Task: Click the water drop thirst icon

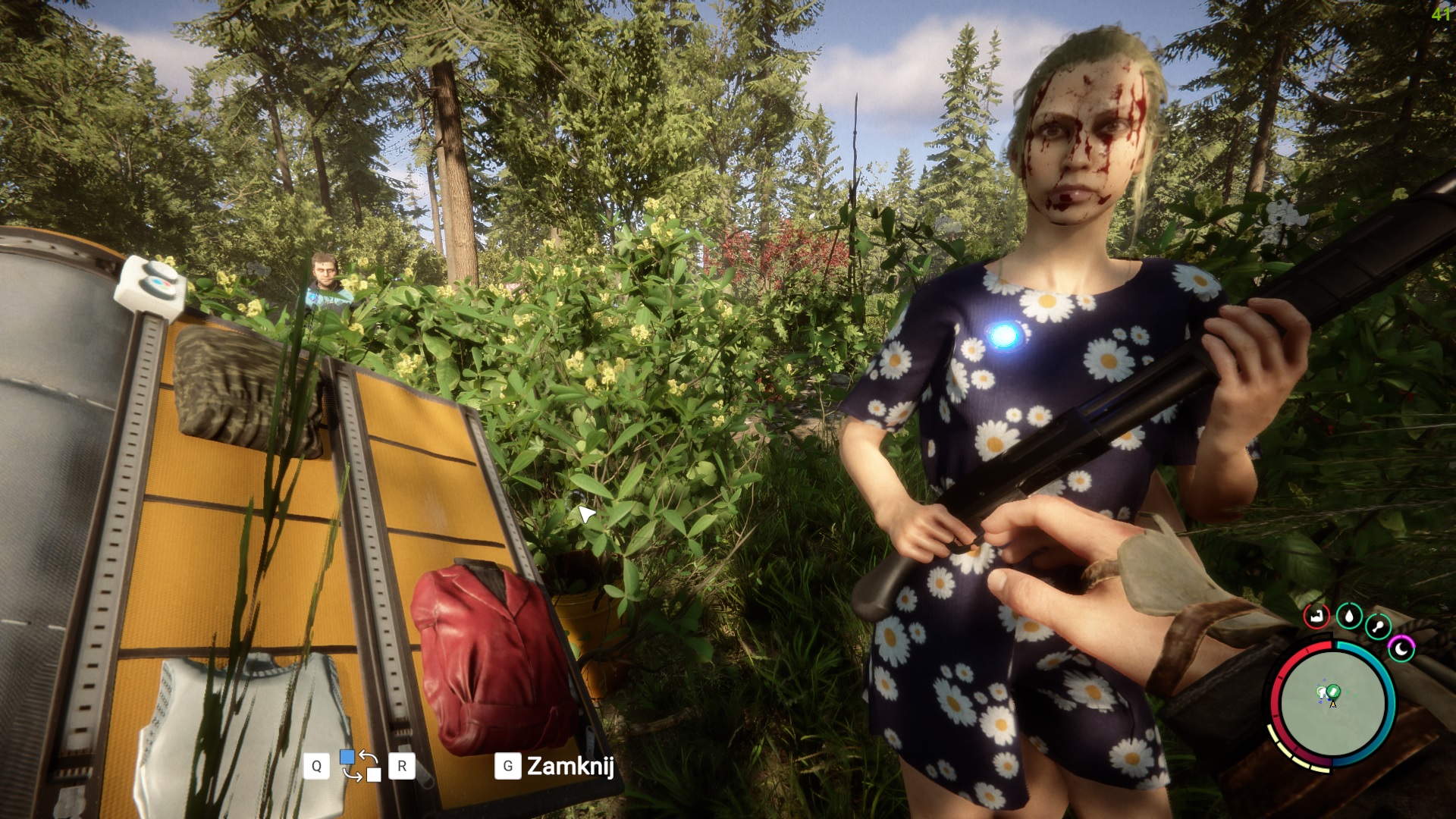Action: pyautogui.click(x=1348, y=615)
